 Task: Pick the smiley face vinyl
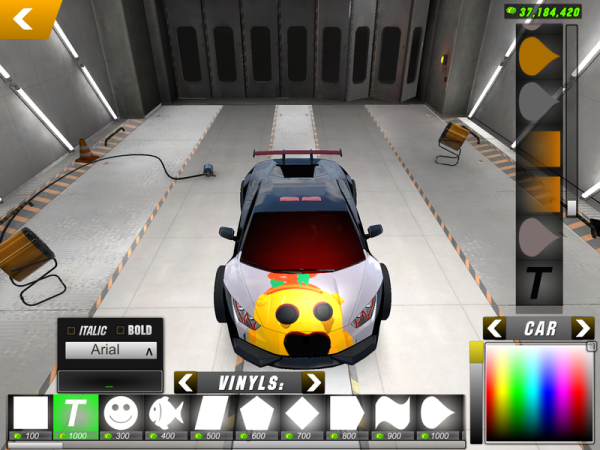click(122, 414)
